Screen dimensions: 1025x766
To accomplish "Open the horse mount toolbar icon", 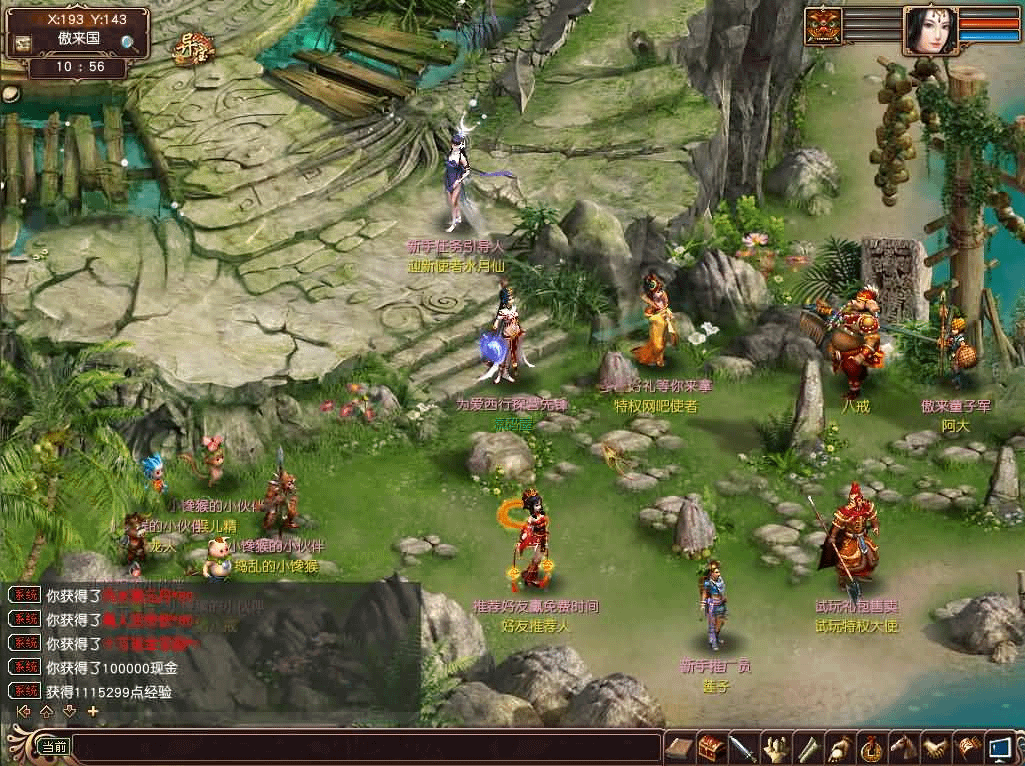I will tap(903, 747).
